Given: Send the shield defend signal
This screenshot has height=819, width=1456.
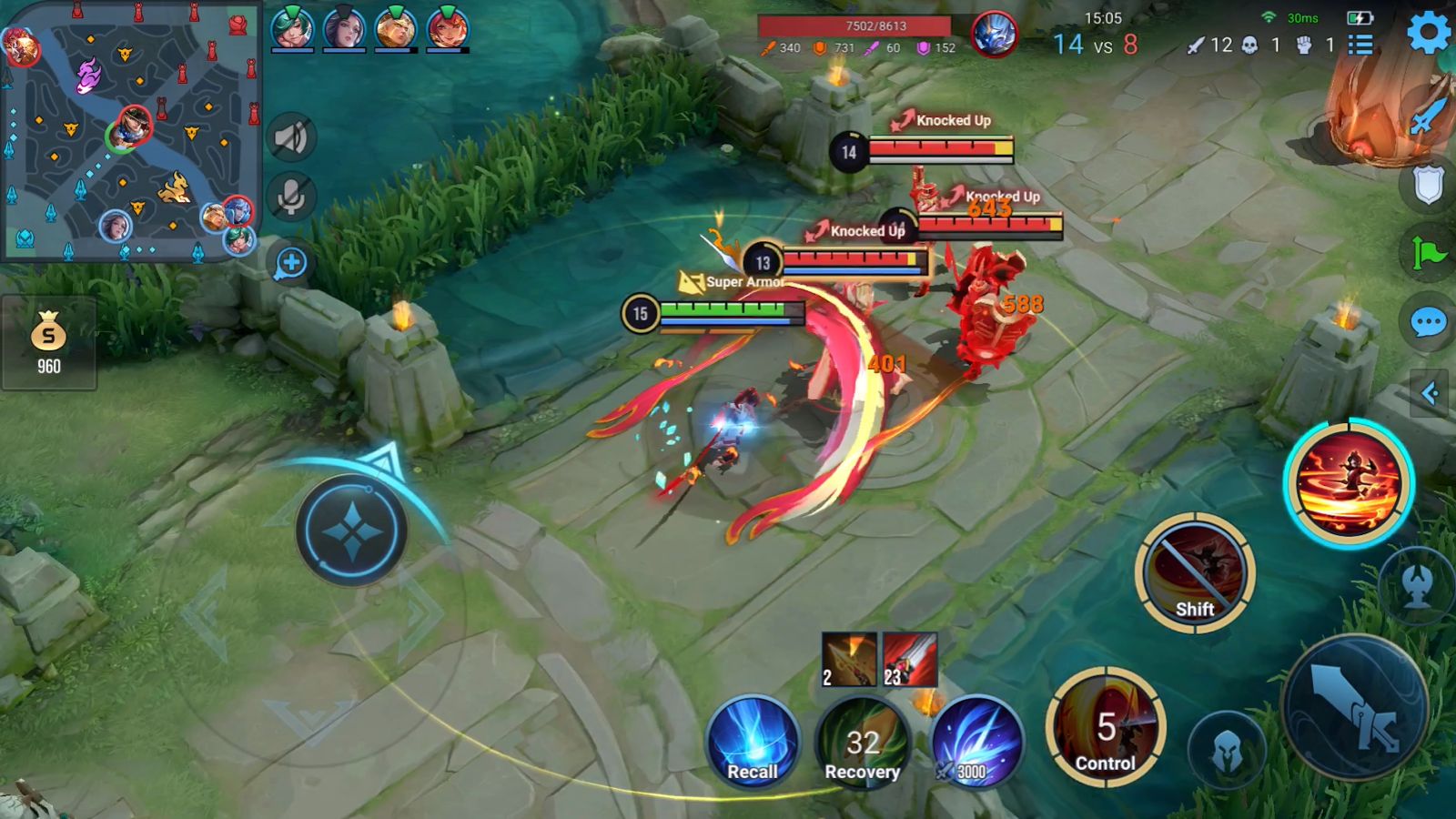Looking at the screenshot, I should tap(1428, 185).
